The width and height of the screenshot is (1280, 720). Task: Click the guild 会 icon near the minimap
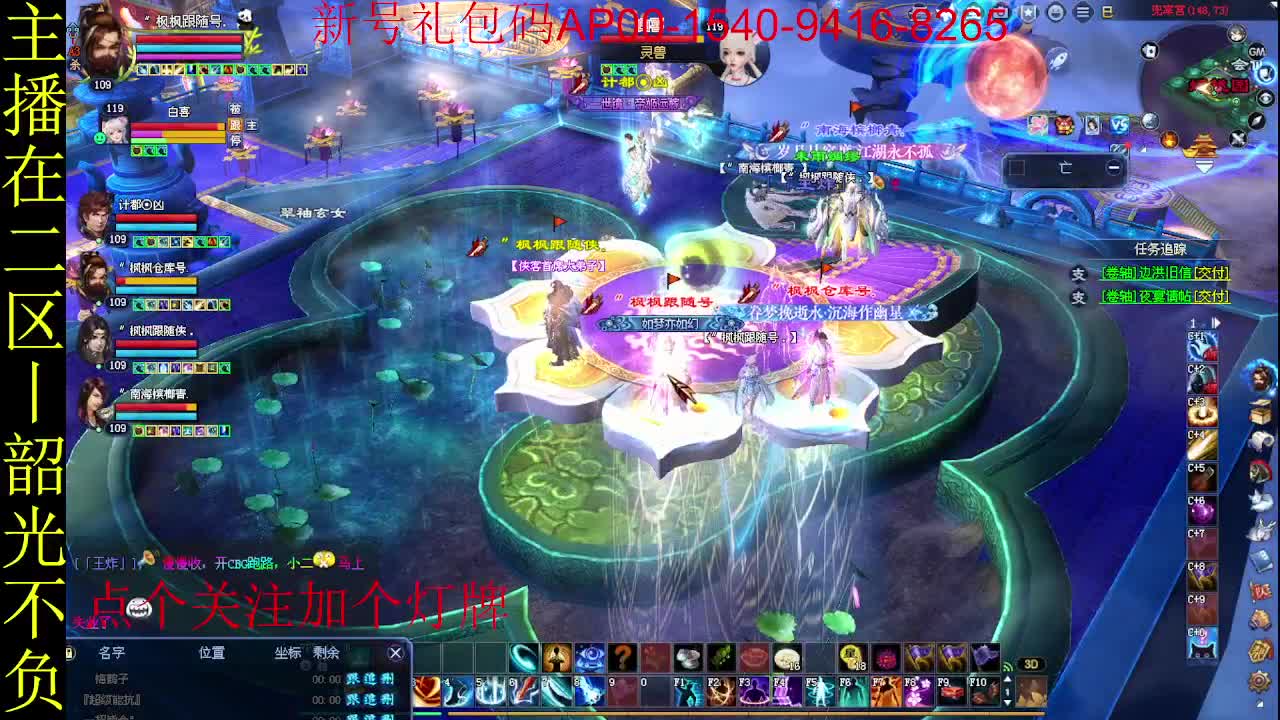pyautogui.click(x=1241, y=64)
